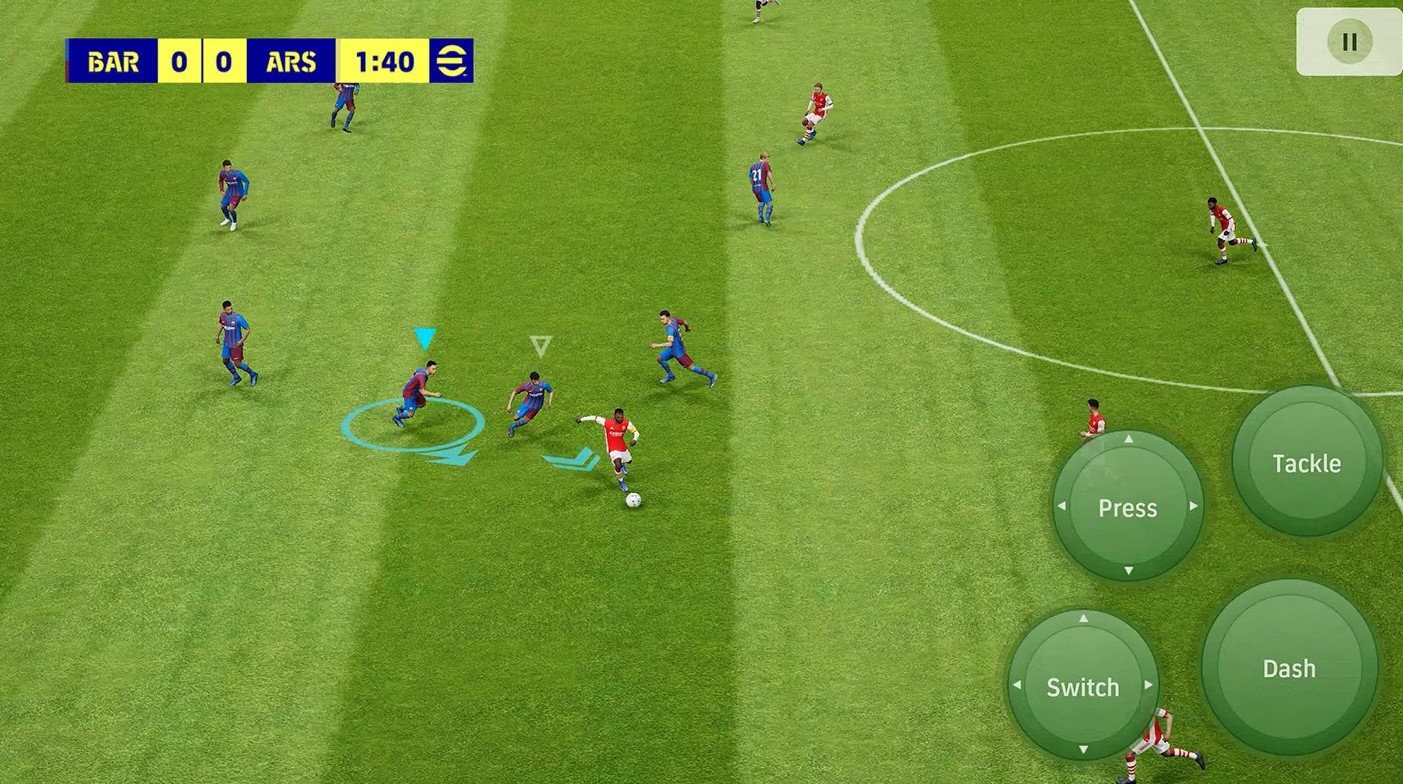
Task: Tap the left arrow beside the Press button
Action: [x=1060, y=508]
